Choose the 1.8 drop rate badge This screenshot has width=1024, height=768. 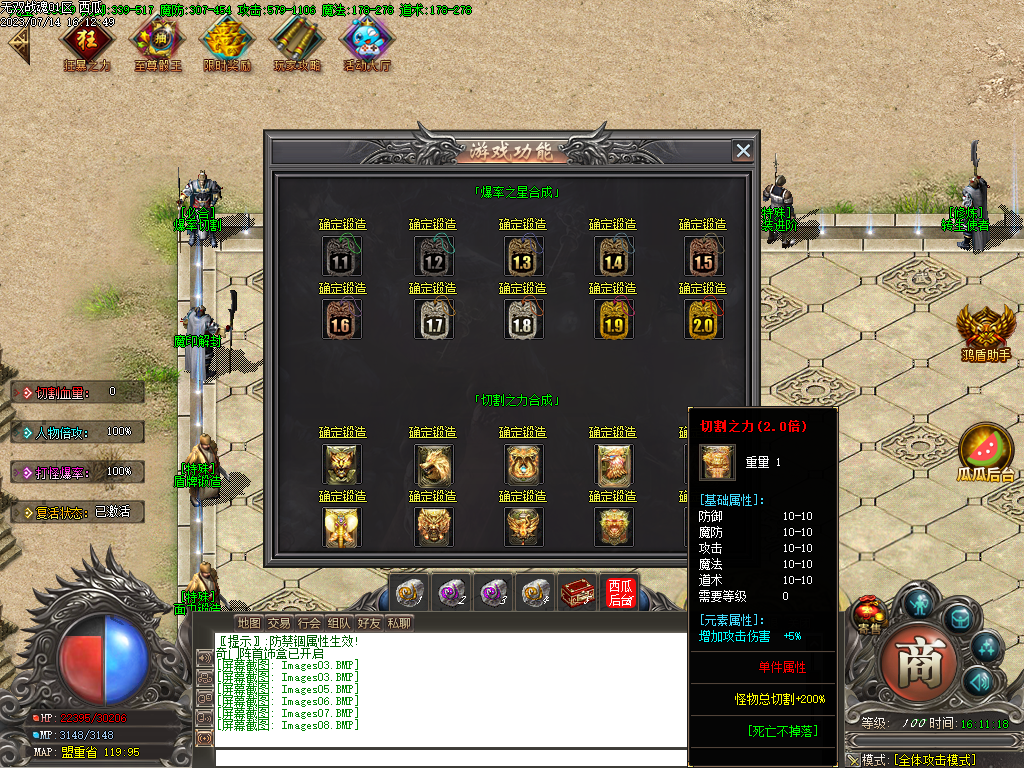coord(522,320)
